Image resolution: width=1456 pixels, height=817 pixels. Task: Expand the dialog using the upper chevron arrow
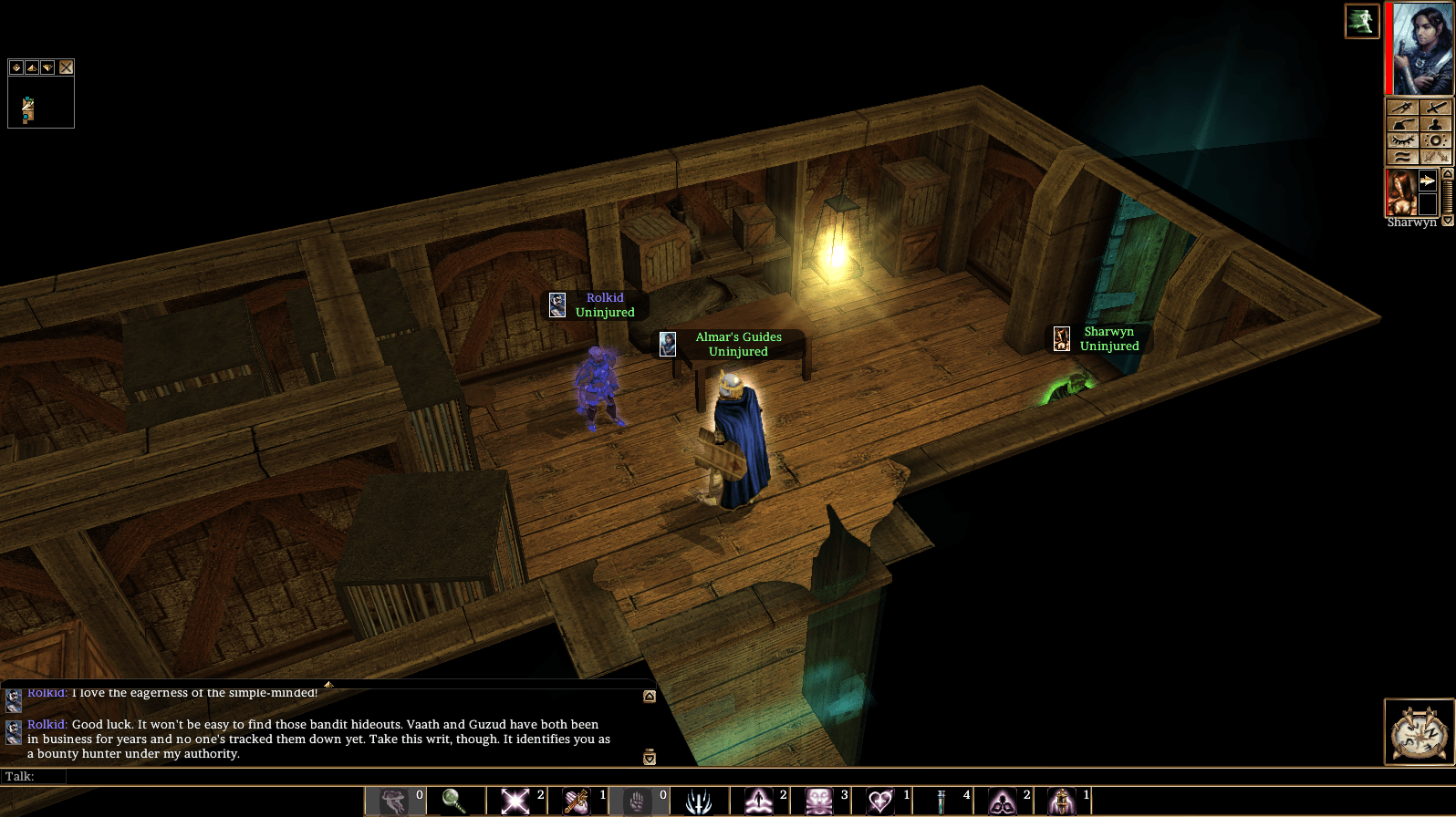click(x=650, y=696)
